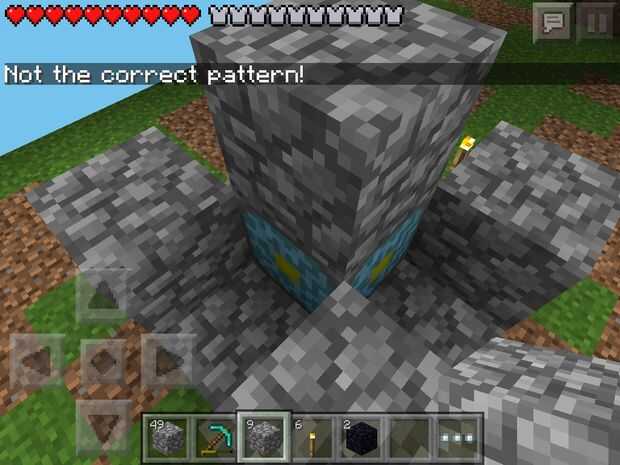Open the chat using the speech-bubble button
The height and width of the screenshot is (465, 620).
coord(551,21)
